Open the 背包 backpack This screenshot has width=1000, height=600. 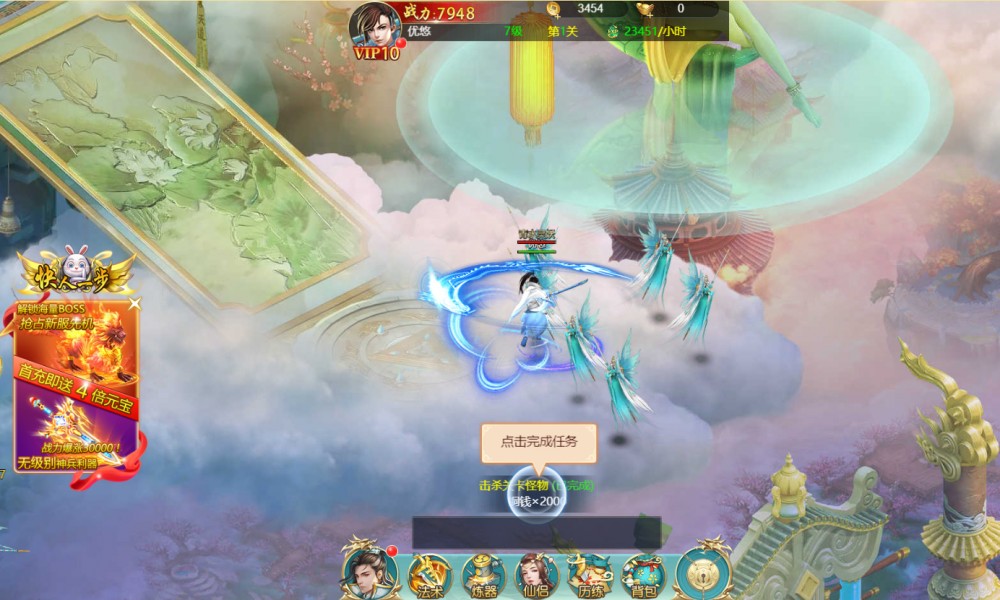point(642,575)
